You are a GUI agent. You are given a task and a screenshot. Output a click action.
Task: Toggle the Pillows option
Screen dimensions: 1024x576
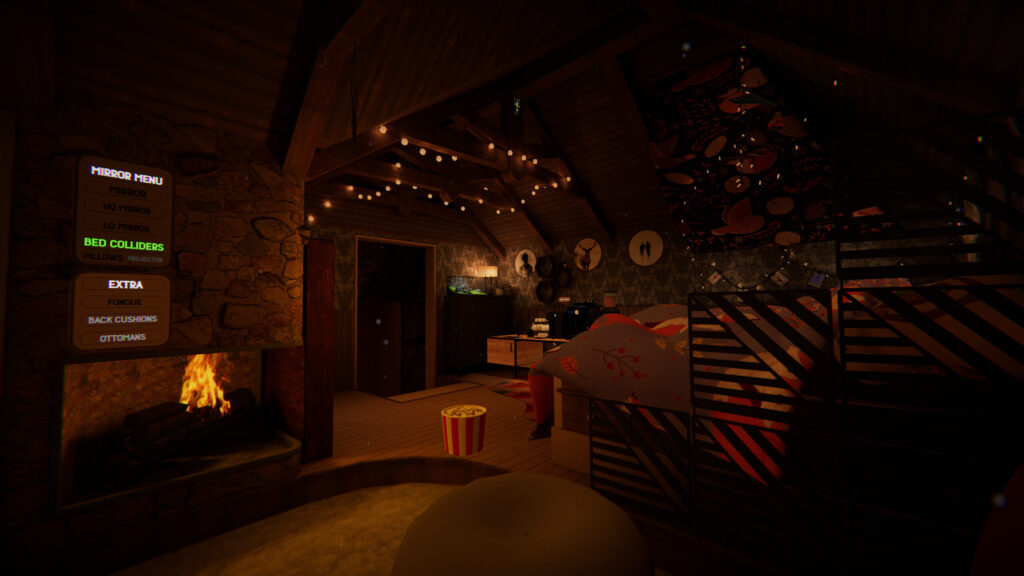coord(102,257)
